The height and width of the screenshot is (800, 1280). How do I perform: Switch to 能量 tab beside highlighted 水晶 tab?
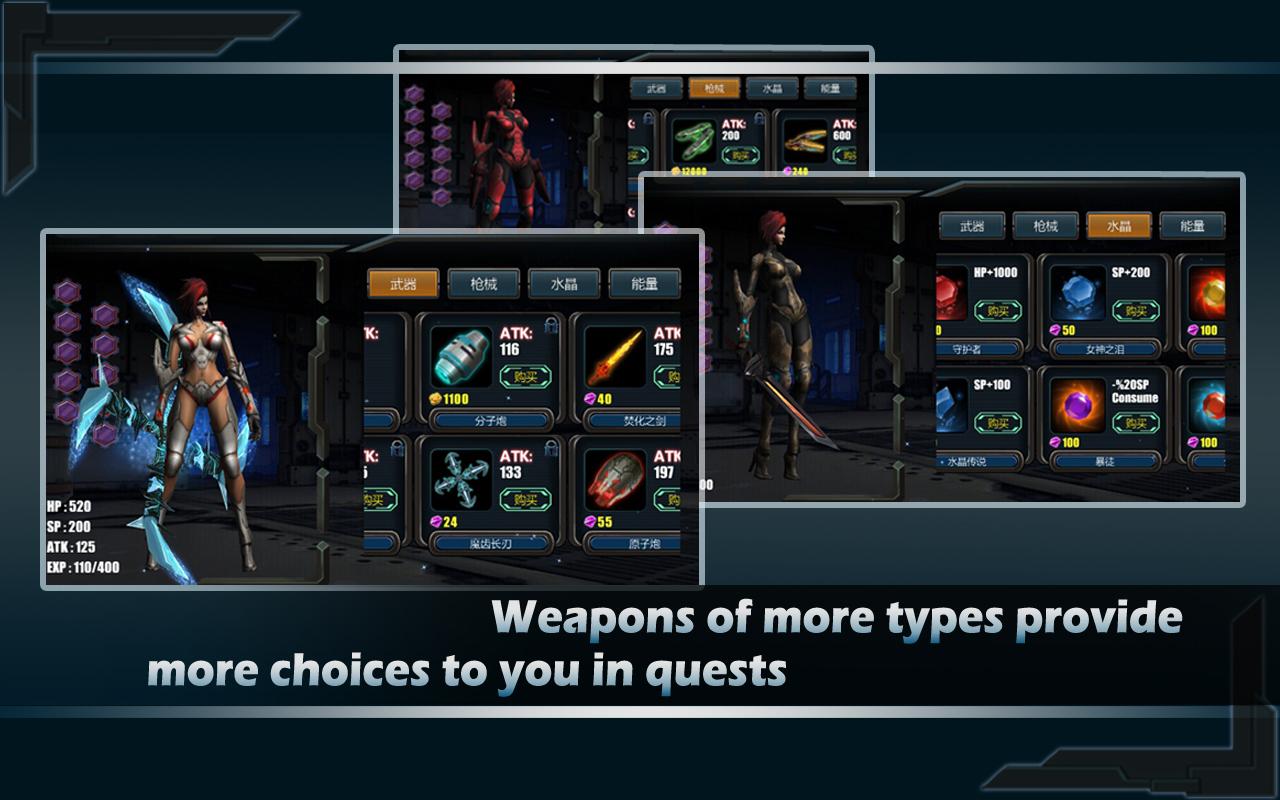1192,226
